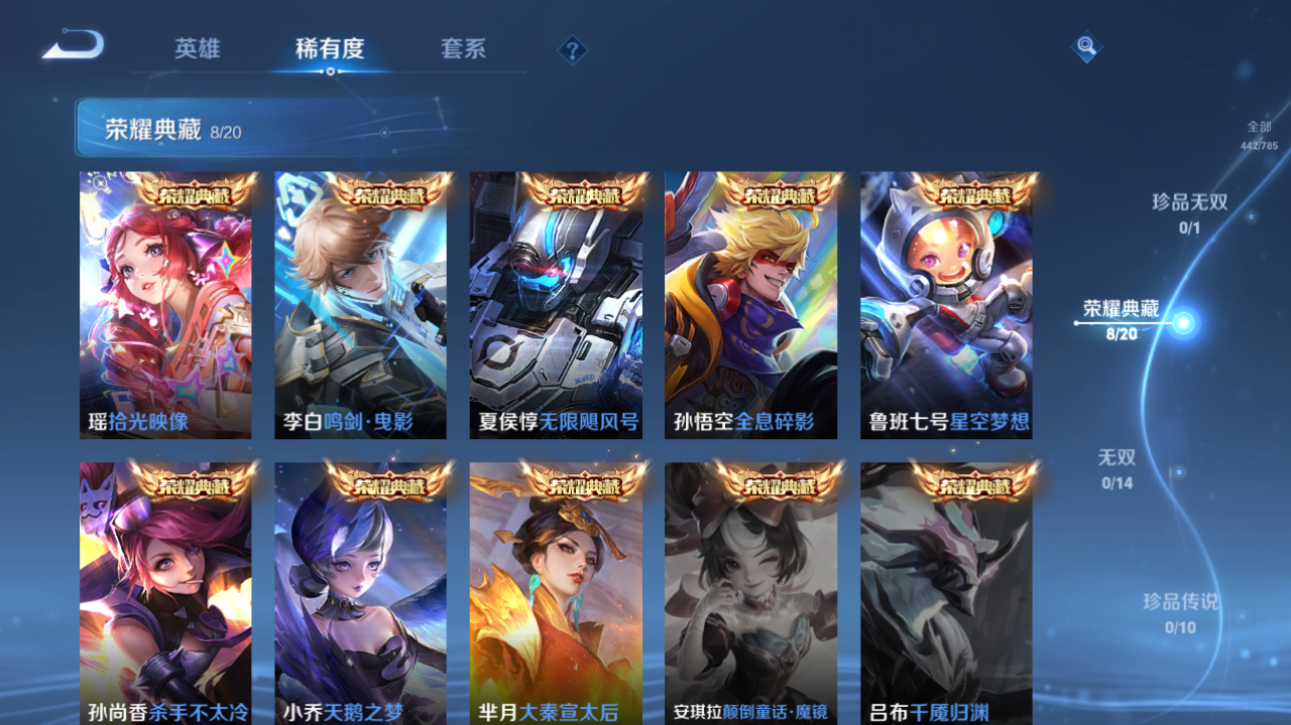Viewport: 1291px width, 725px height.
Task: Open the question mark help icon
Action: coord(571,50)
